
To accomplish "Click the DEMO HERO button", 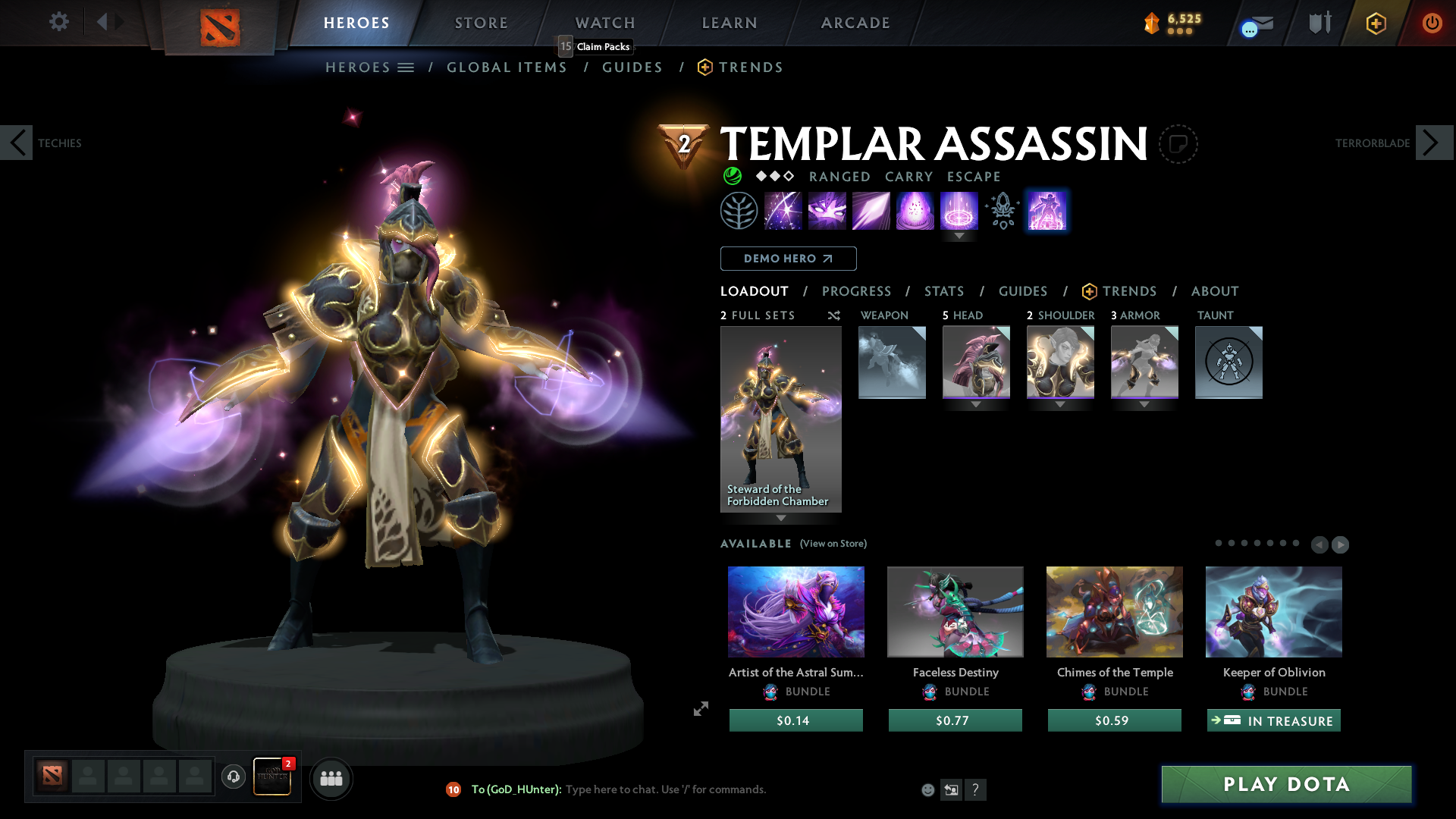I will [x=788, y=259].
